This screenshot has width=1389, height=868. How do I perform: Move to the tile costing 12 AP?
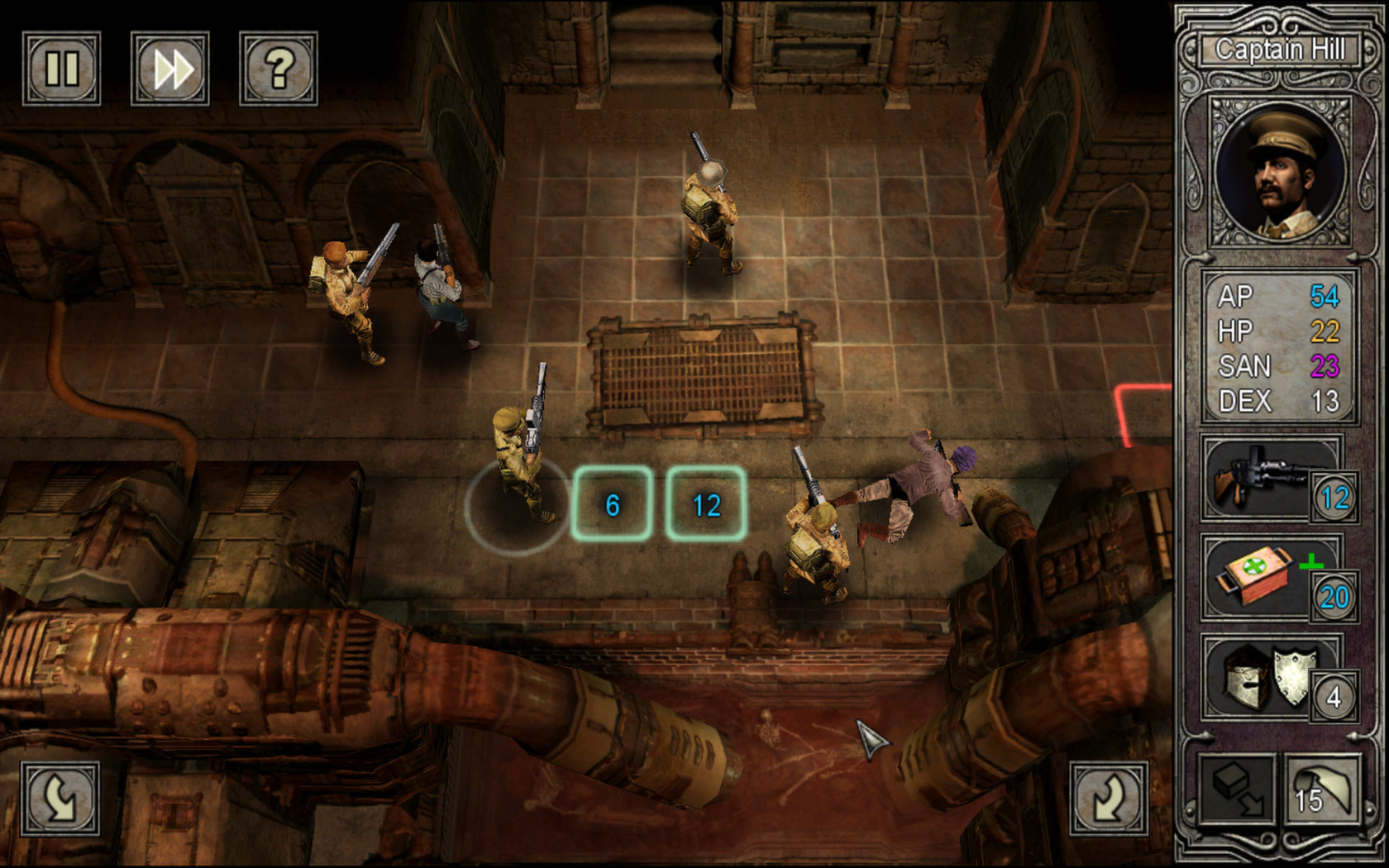[x=706, y=504]
